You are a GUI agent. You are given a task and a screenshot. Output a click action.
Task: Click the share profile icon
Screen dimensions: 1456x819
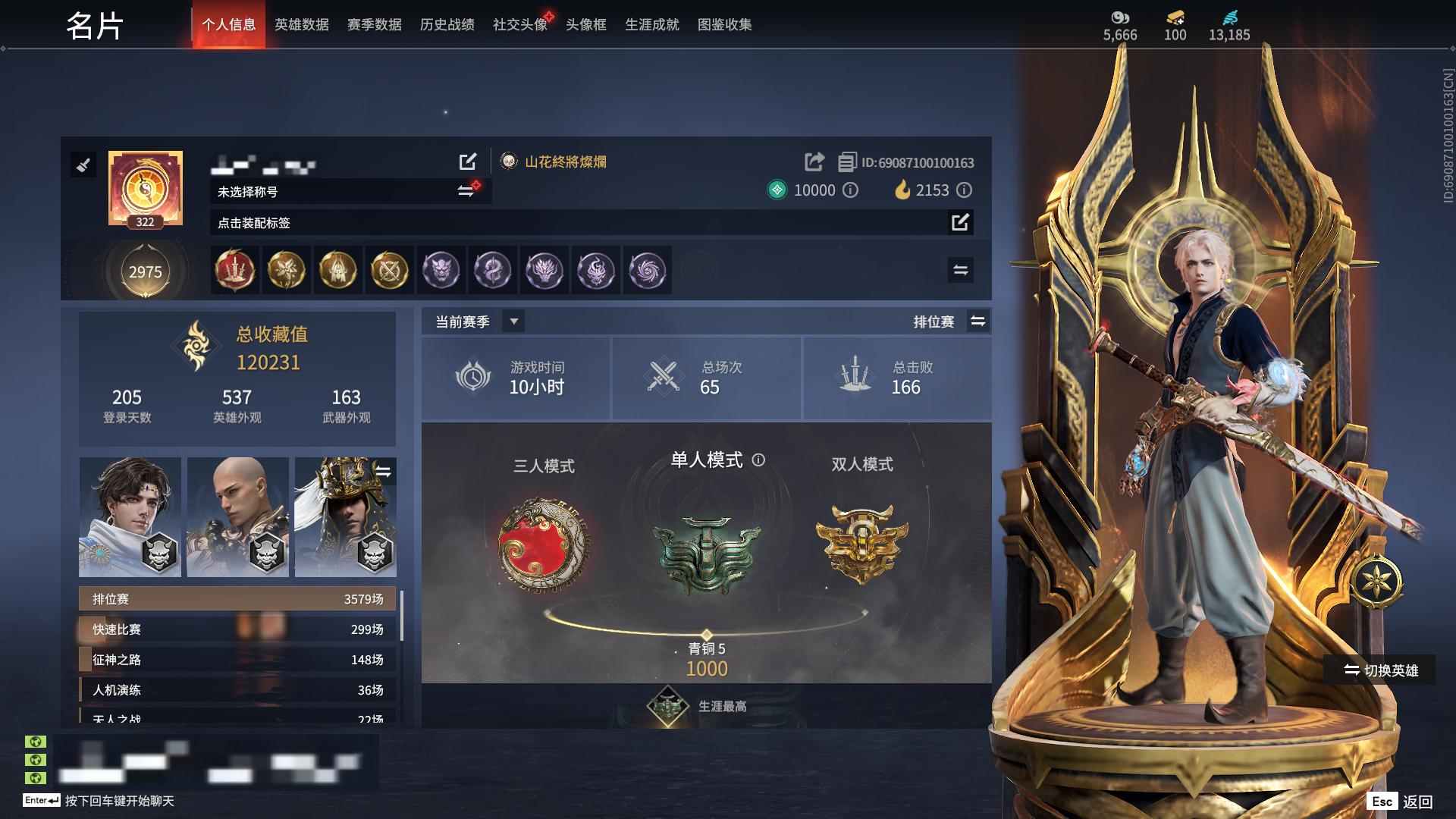[814, 161]
